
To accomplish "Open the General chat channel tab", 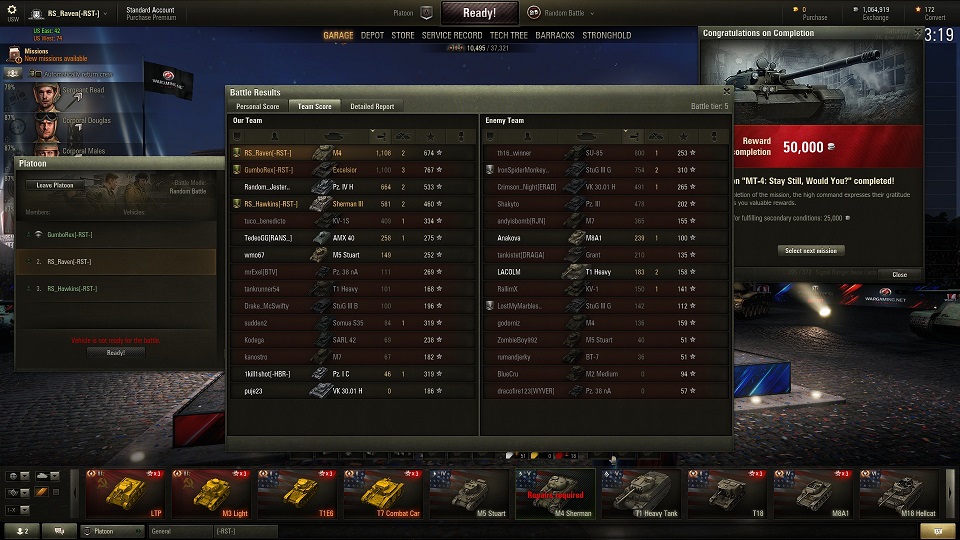I will [x=178, y=531].
